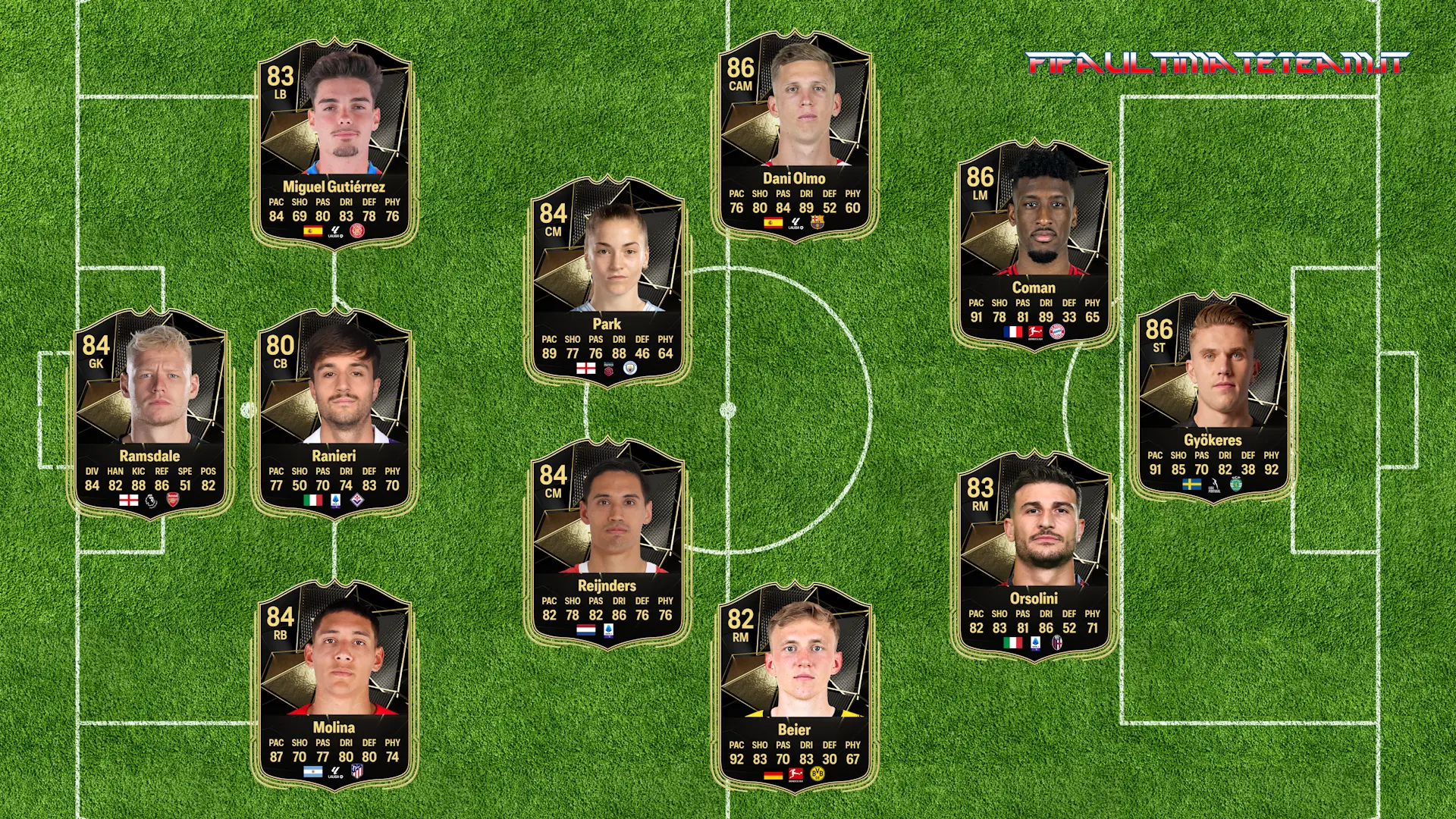Viewport: 1456px width, 819px height.
Task: Click the 86 rating on Coman's card
Action: [x=979, y=176]
